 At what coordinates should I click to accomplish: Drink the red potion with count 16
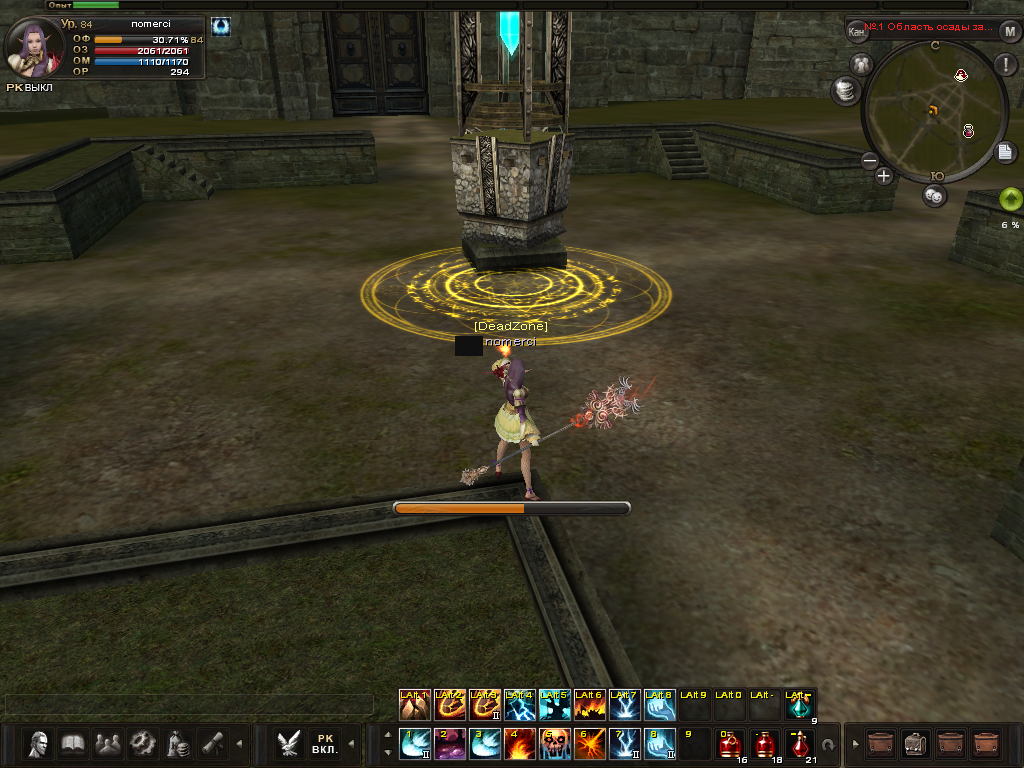pyautogui.click(x=730, y=744)
